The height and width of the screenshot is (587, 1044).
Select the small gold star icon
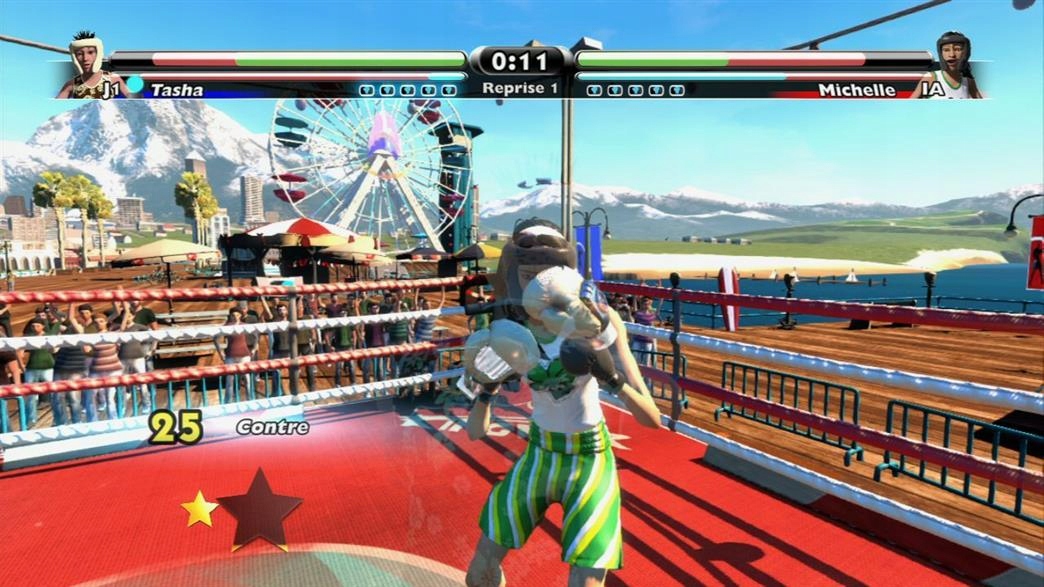point(199,509)
